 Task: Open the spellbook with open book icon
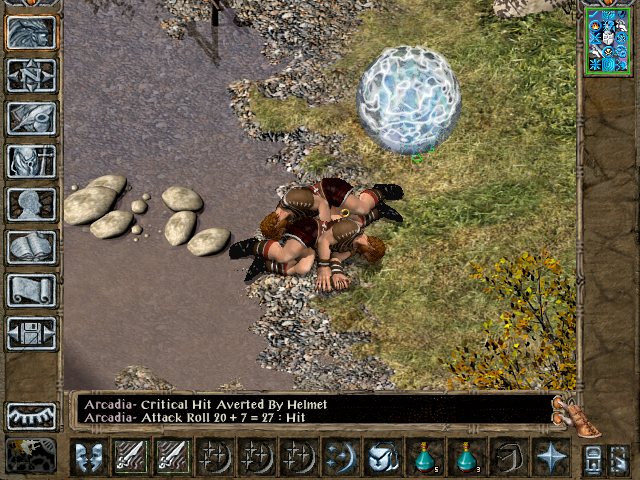click(x=32, y=247)
